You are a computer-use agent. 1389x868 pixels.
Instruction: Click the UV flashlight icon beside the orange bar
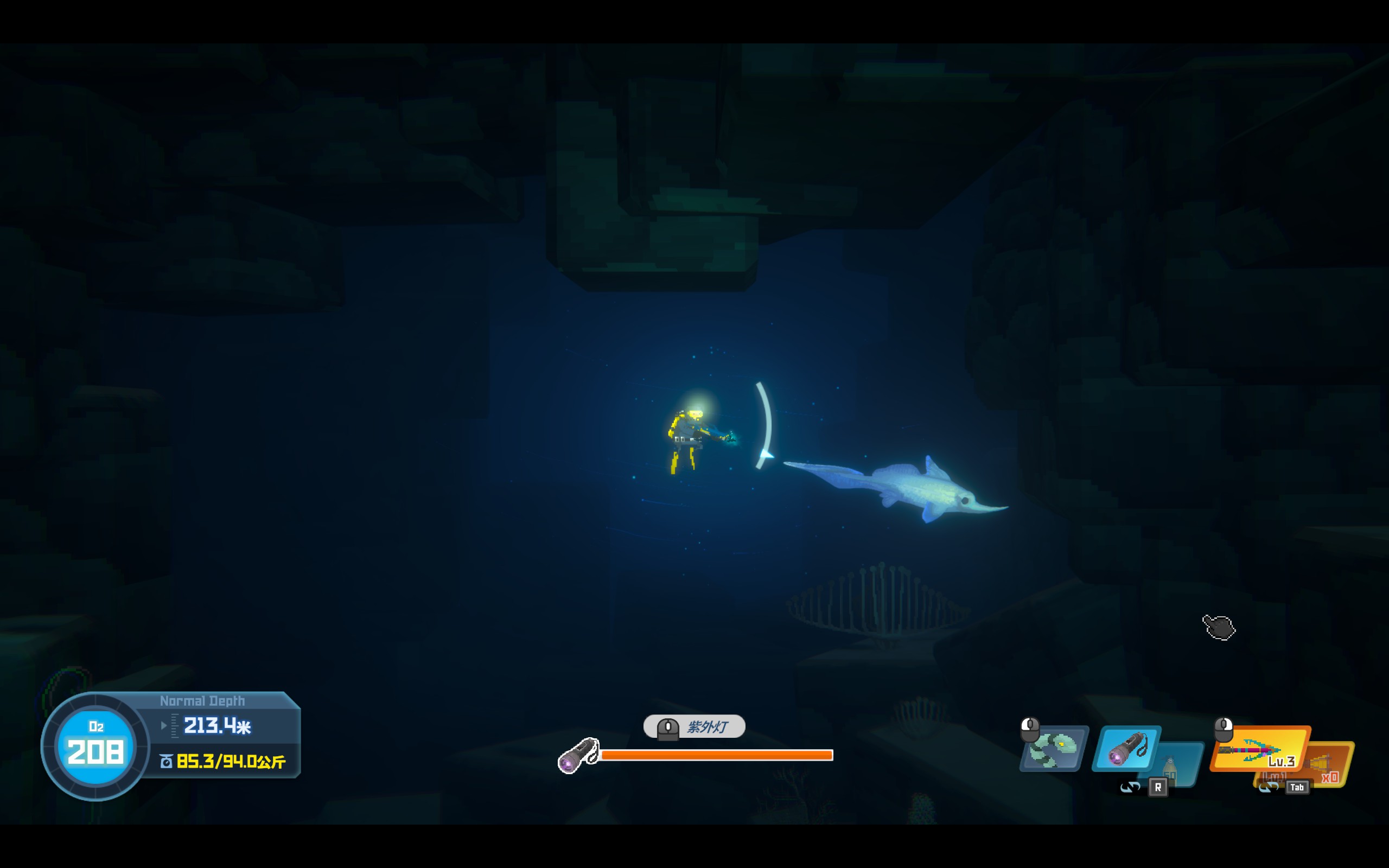[578, 756]
